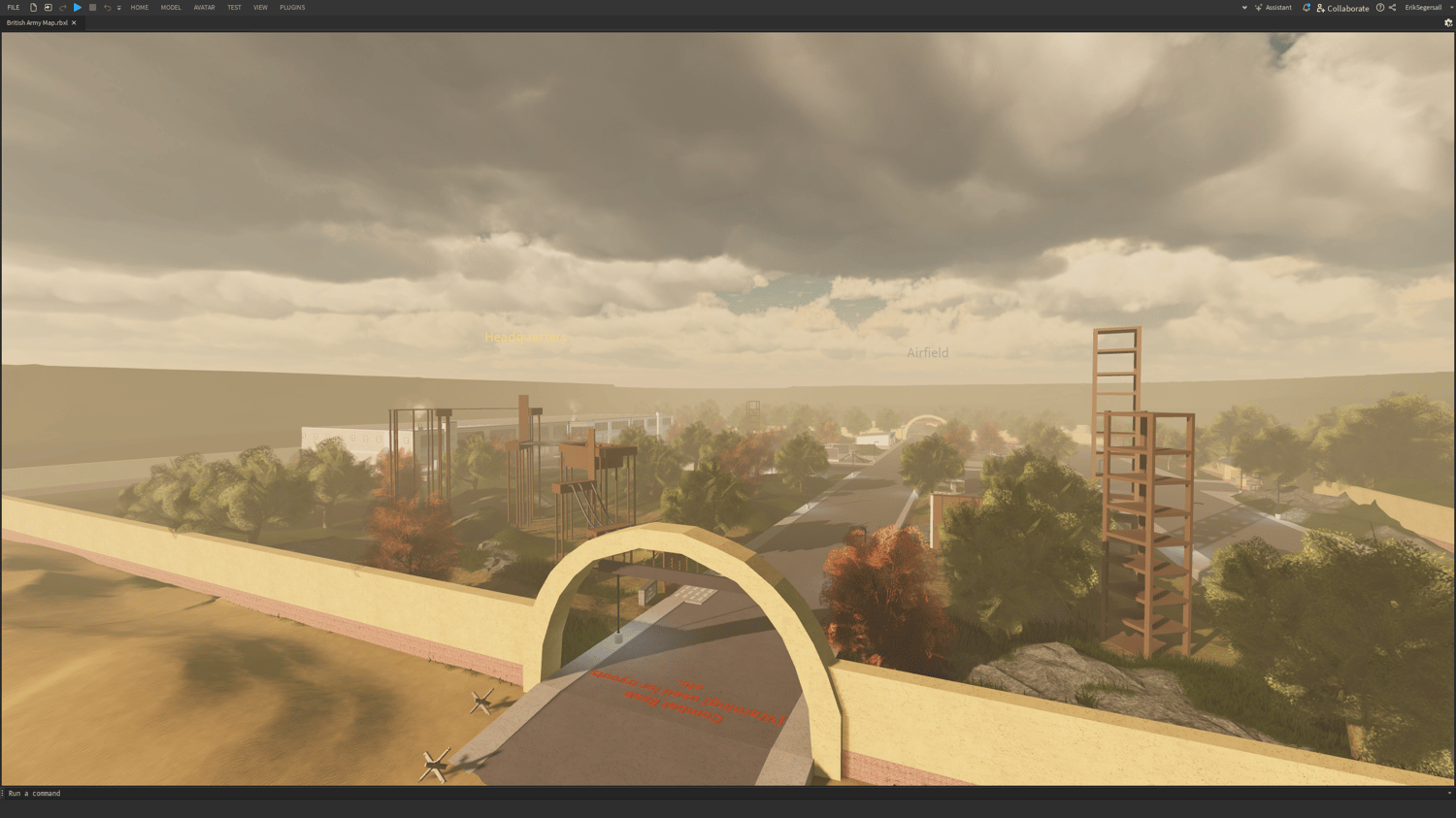Viewport: 1456px width, 818px height.
Task: Click the Collaborate person-add icon
Action: [1319, 7]
